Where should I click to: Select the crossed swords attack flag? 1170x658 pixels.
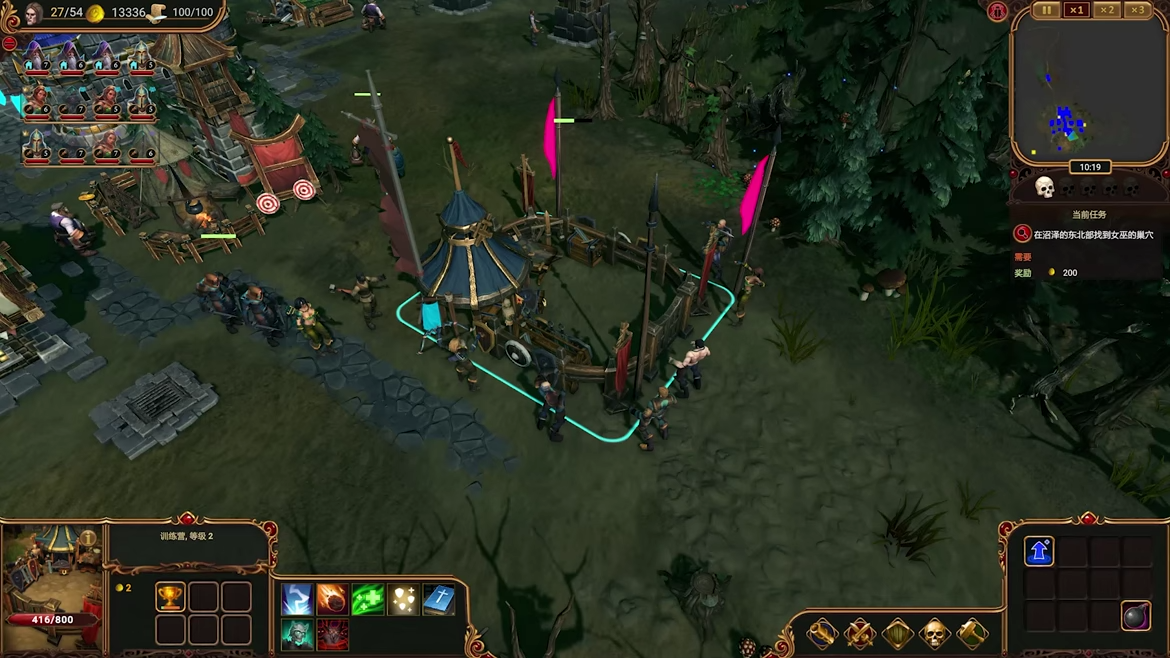click(860, 633)
